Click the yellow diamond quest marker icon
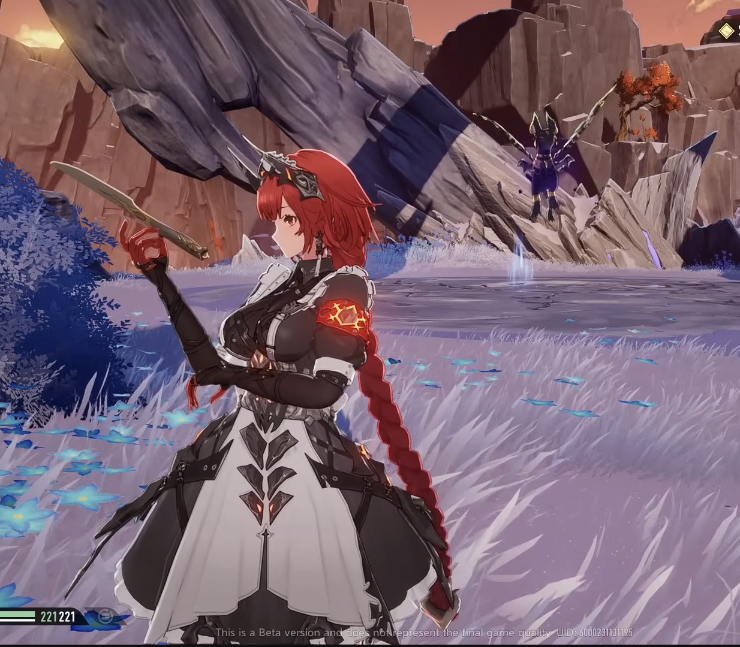Viewport: 740px width, 647px height. (725, 31)
